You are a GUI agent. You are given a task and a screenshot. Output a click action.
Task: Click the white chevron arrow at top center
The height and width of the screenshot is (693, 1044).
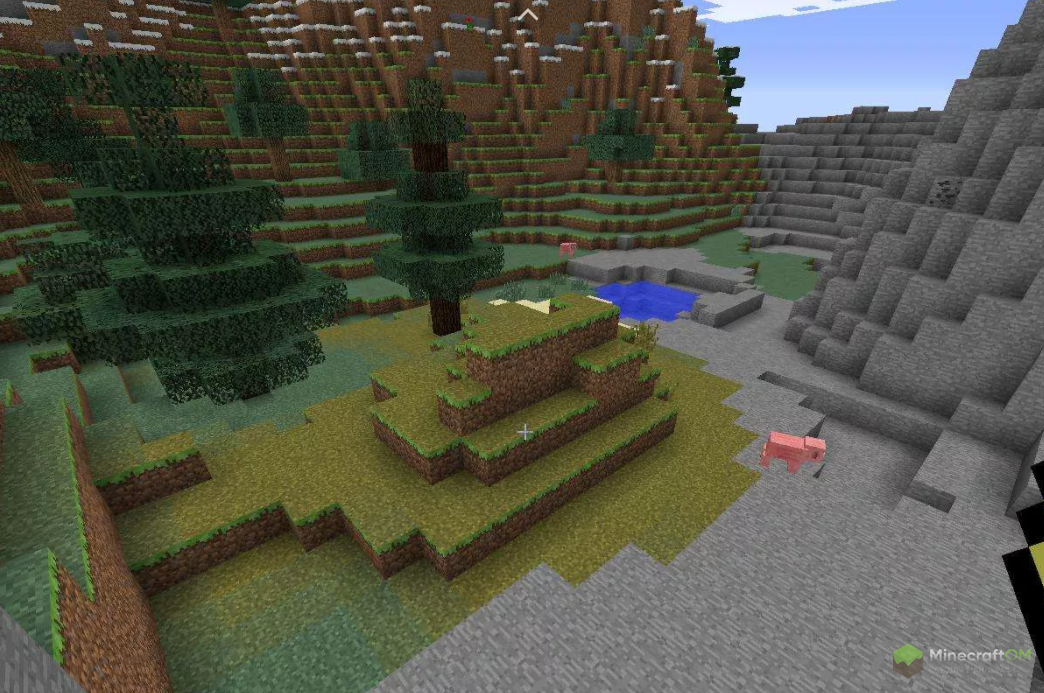pyautogui.click(x=528, y=13)
